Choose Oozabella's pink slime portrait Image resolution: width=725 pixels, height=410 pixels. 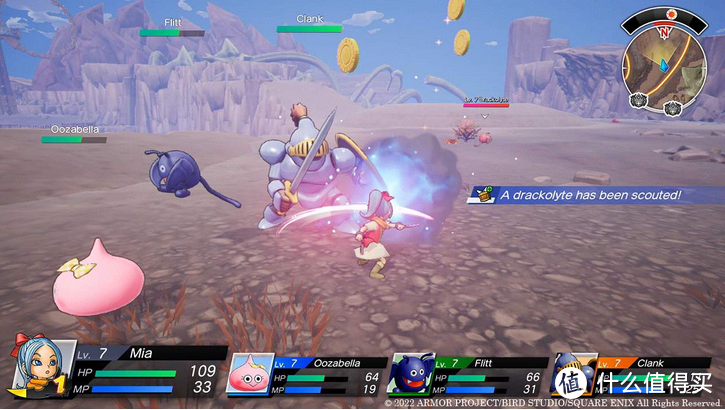pos(250,376)
